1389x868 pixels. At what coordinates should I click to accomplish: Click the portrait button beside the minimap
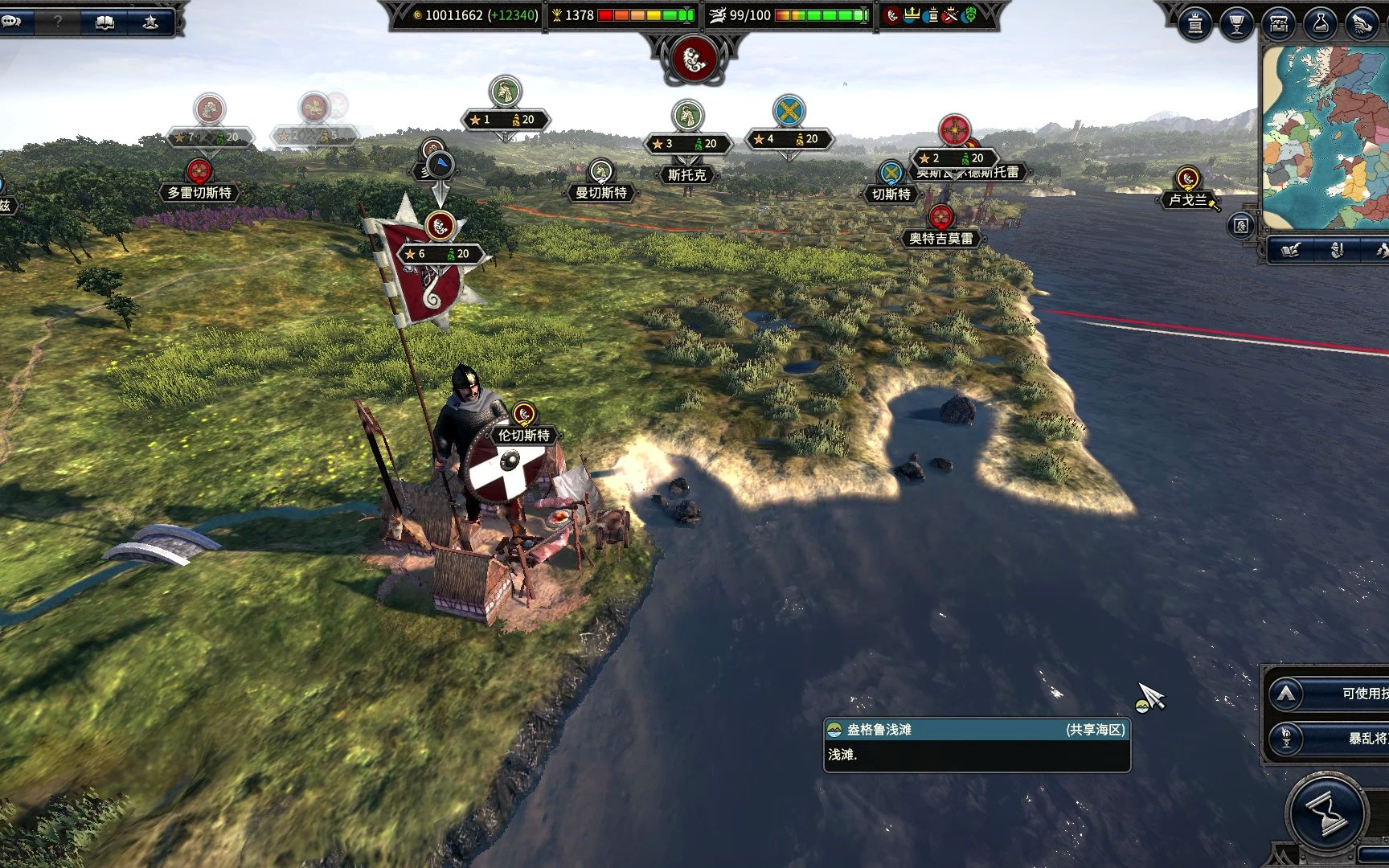(1241, 225)
